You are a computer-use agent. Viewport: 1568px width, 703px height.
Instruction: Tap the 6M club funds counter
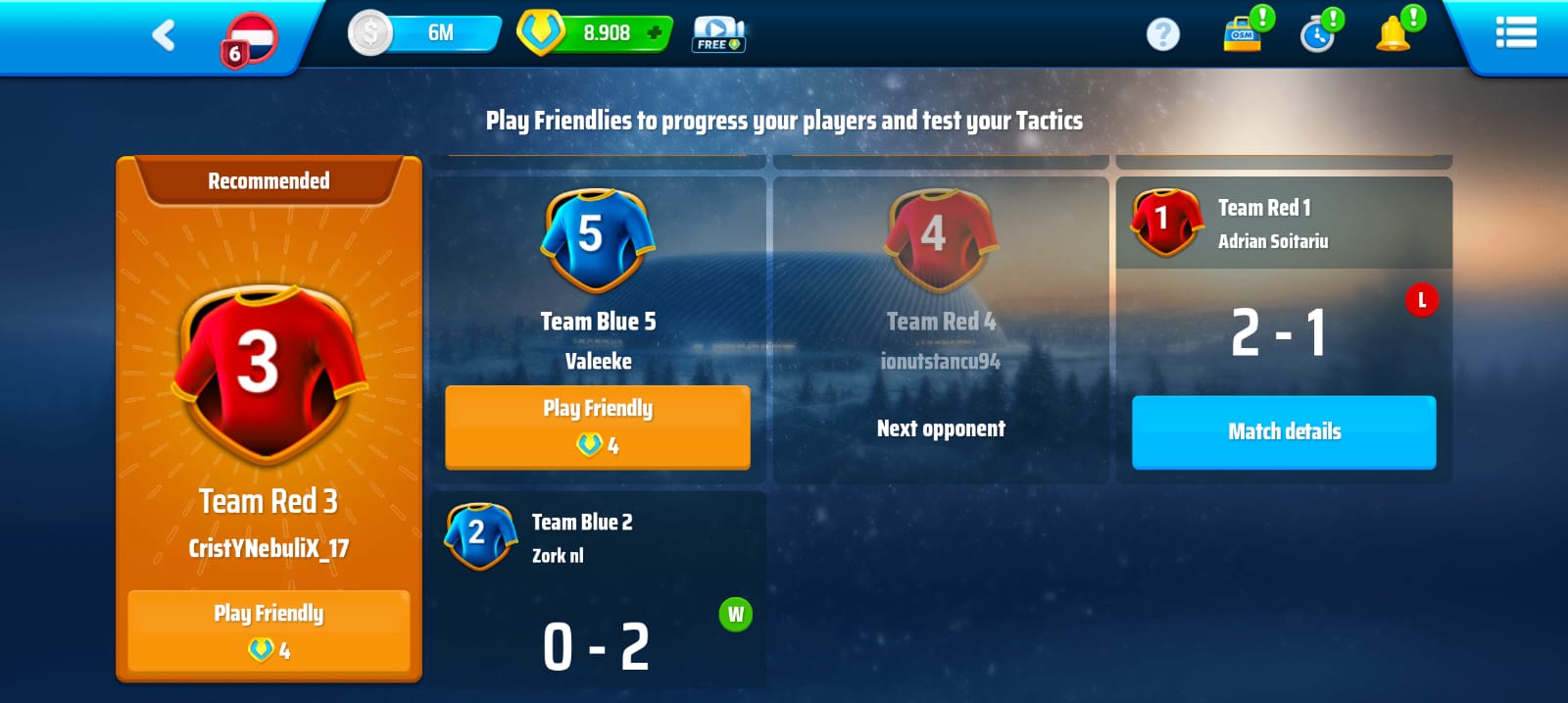[425, 33]
